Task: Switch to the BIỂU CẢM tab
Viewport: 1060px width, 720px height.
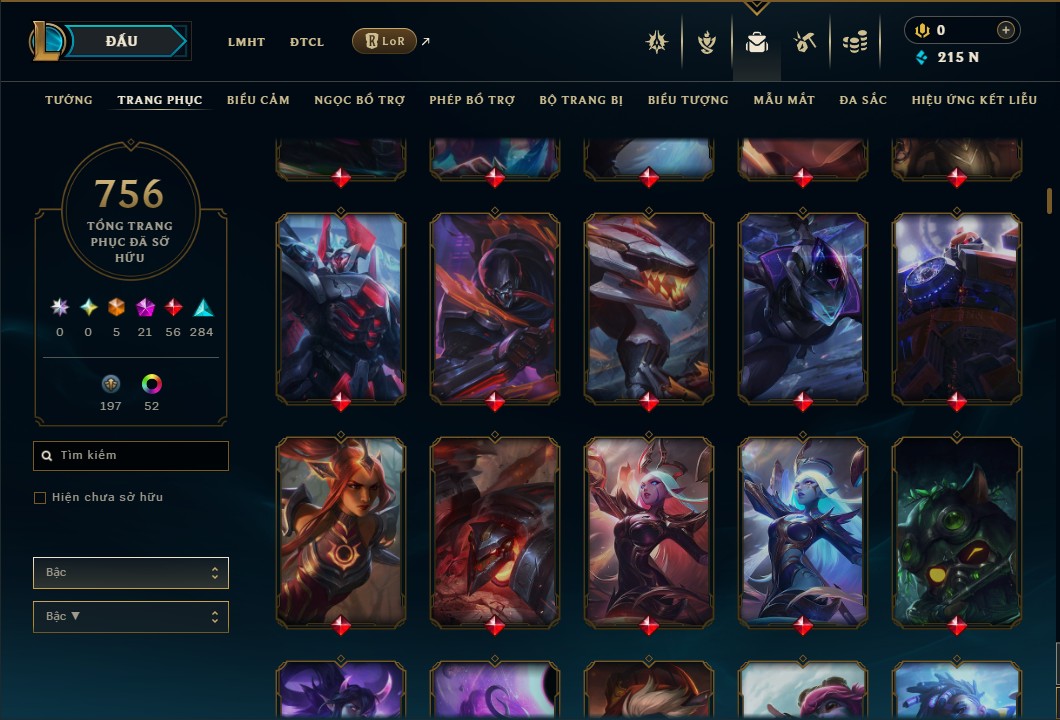Action: (258, 100)
